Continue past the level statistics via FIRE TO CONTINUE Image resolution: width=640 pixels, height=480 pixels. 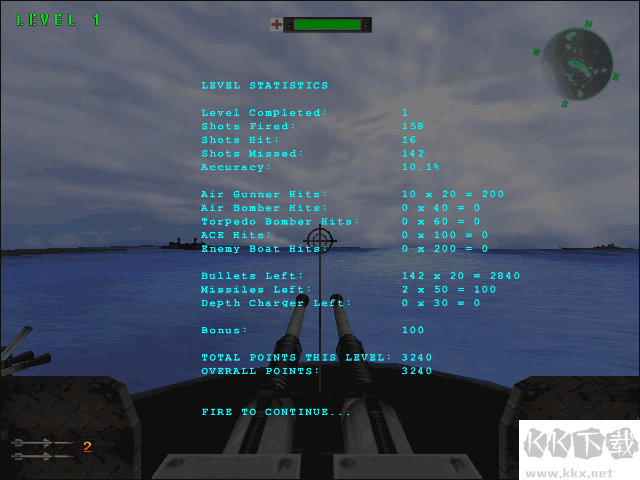[x=276, y=412]
